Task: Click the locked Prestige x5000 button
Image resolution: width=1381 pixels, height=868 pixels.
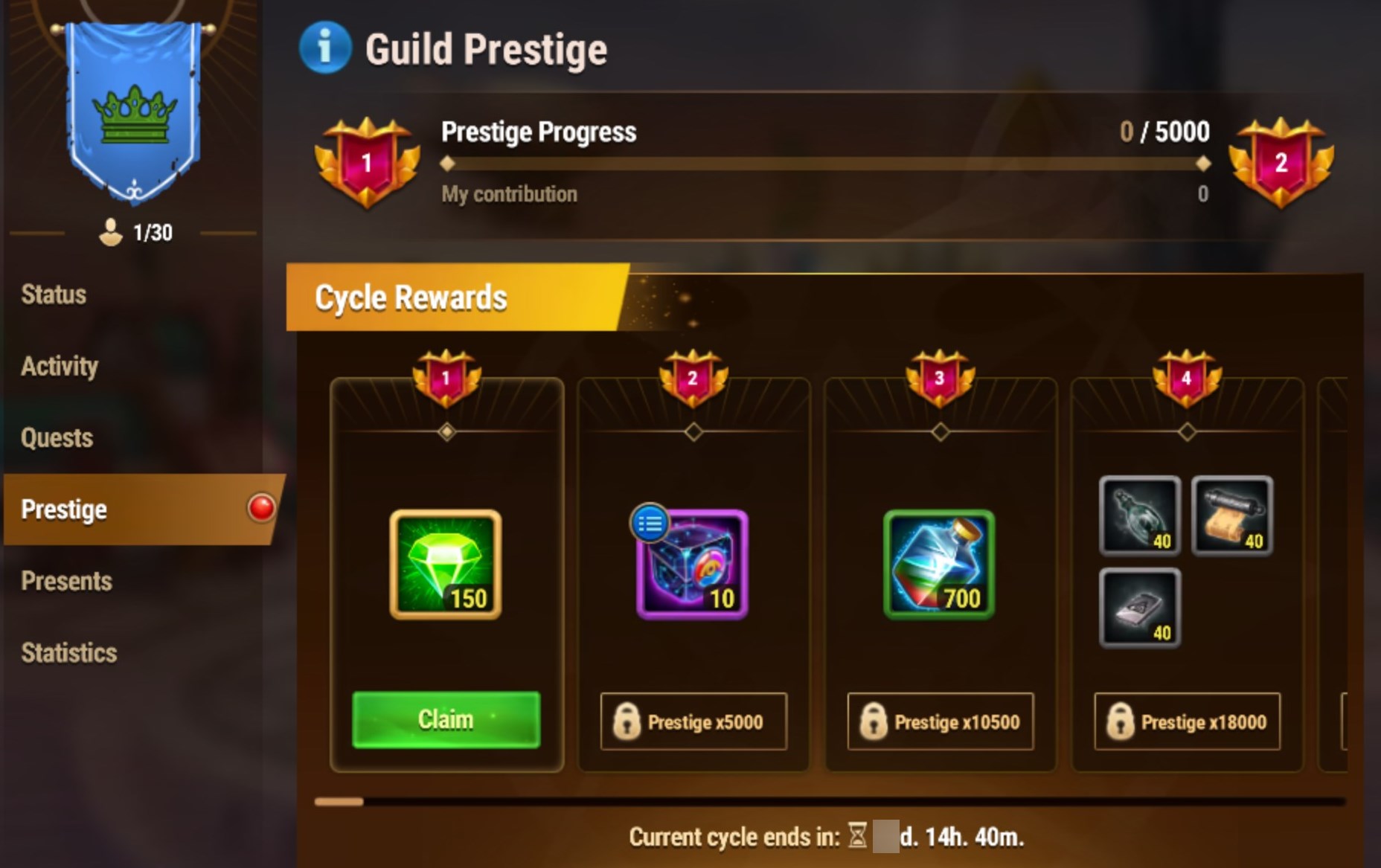Action: coord(693,721)
